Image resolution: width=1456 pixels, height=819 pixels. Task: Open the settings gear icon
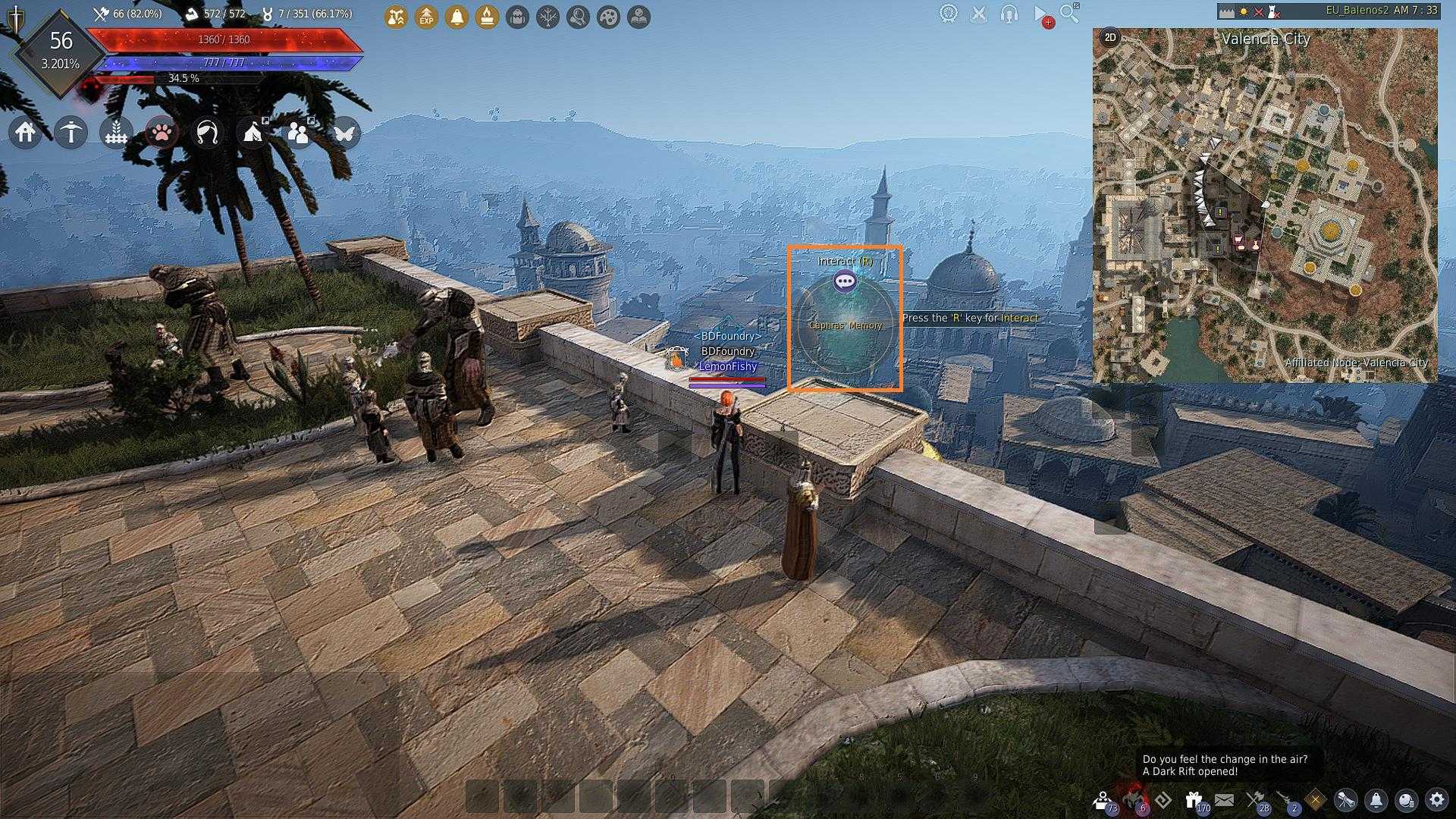[x=1436, y=800]
